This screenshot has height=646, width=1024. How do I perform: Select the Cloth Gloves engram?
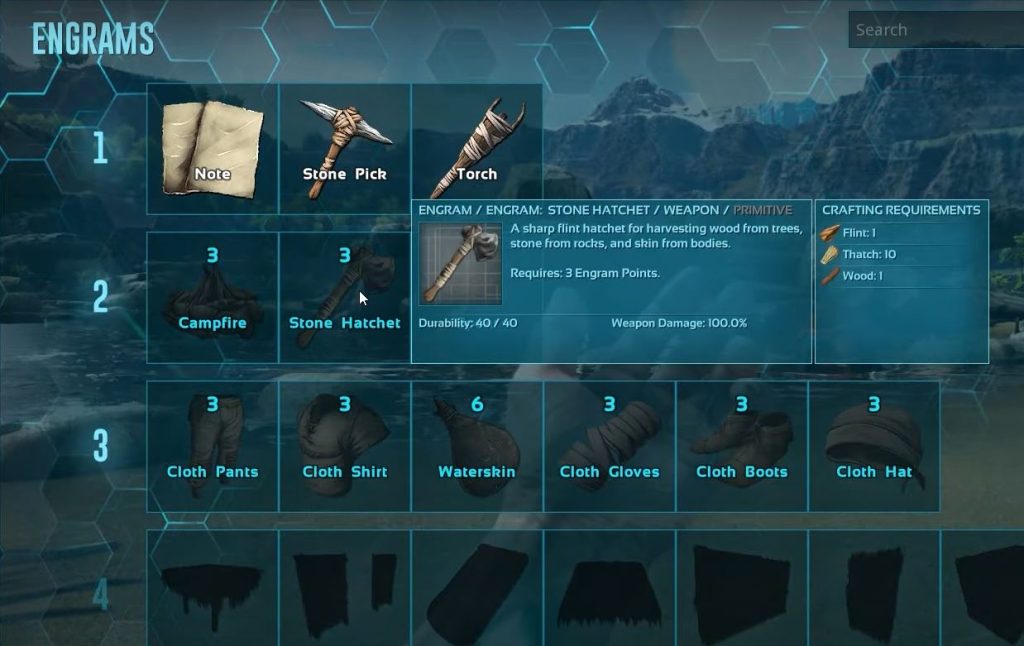tap(609, 446)
